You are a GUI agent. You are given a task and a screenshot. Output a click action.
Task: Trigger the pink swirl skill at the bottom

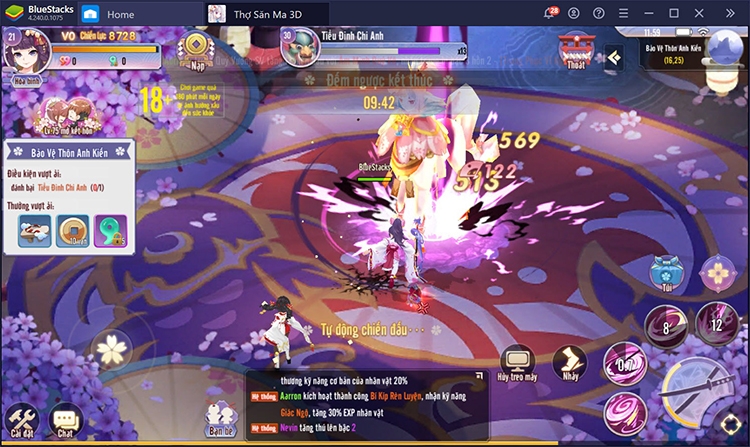point(622,413)
